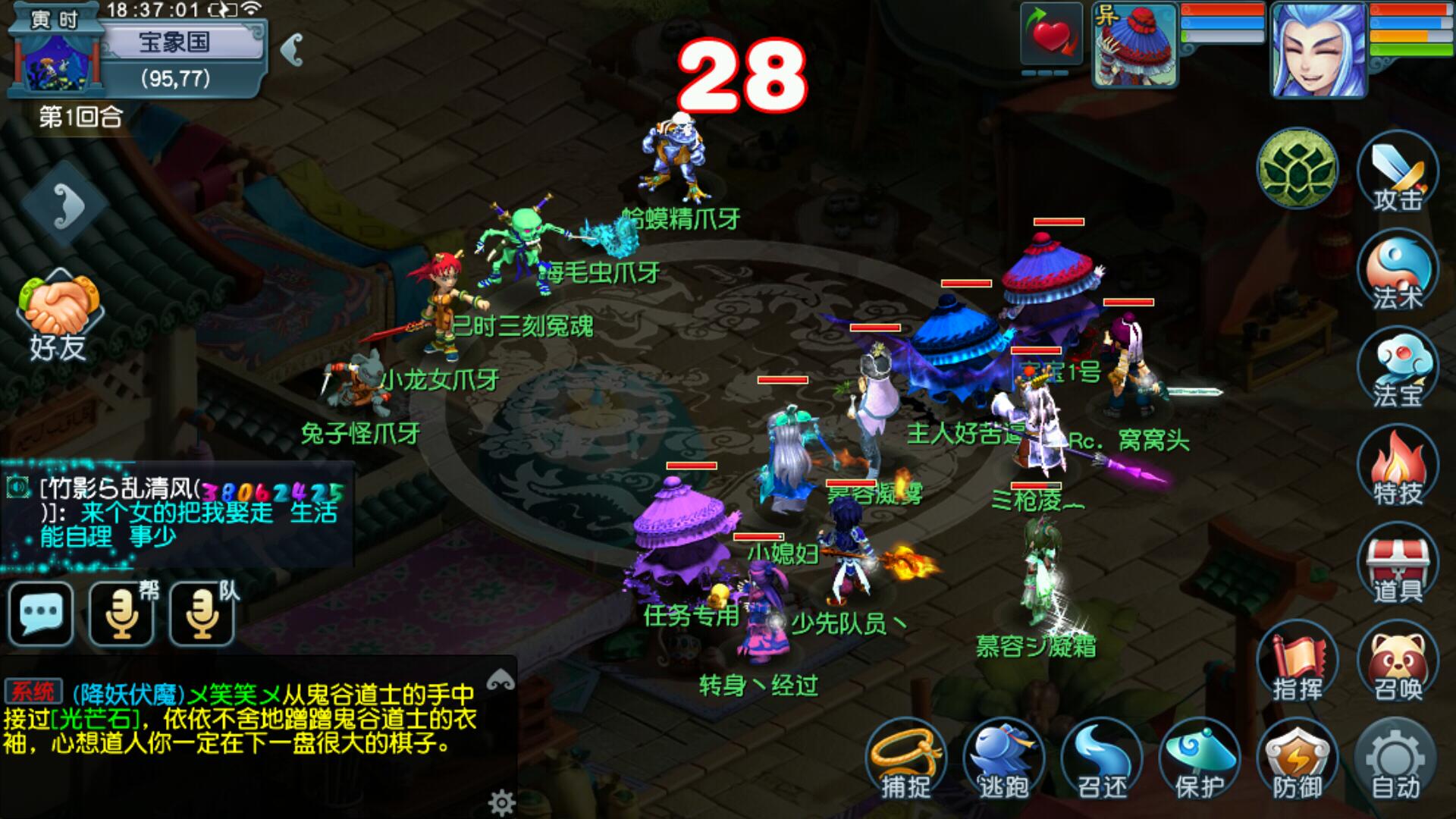This screenshot has width=1456, height=819.
Task: Tap the 指挥 command flag button
Action: pyautogui.click(x=1298, y=663)
